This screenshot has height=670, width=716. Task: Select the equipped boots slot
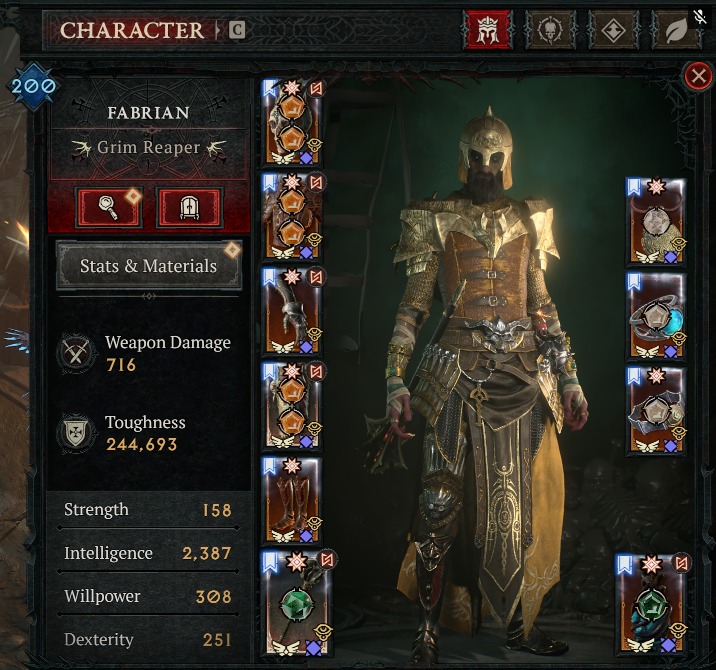[x=292, y=501]
